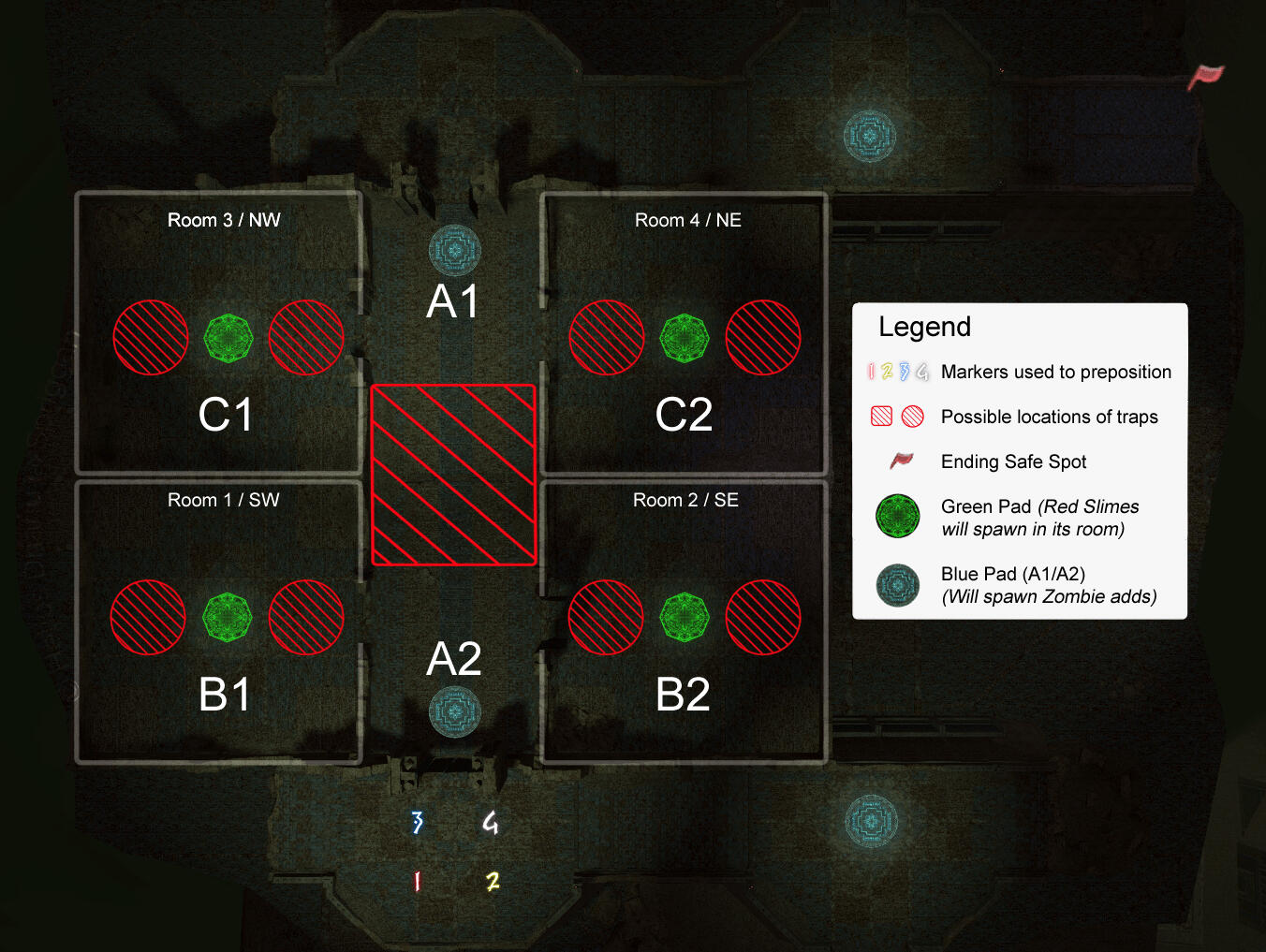Click the green pad in Room 4 / NE

point(685,338)
